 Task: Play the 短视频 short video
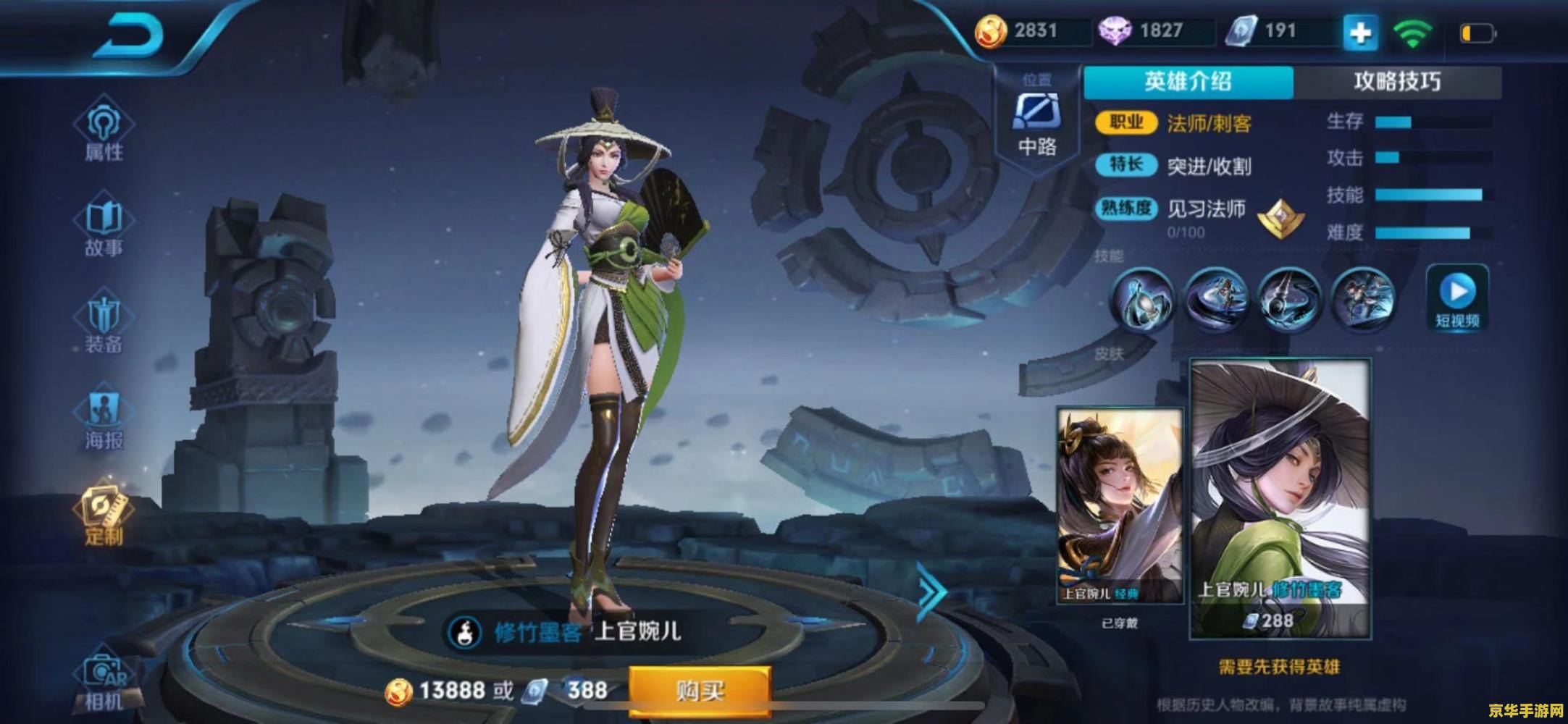click(1457, 298)
